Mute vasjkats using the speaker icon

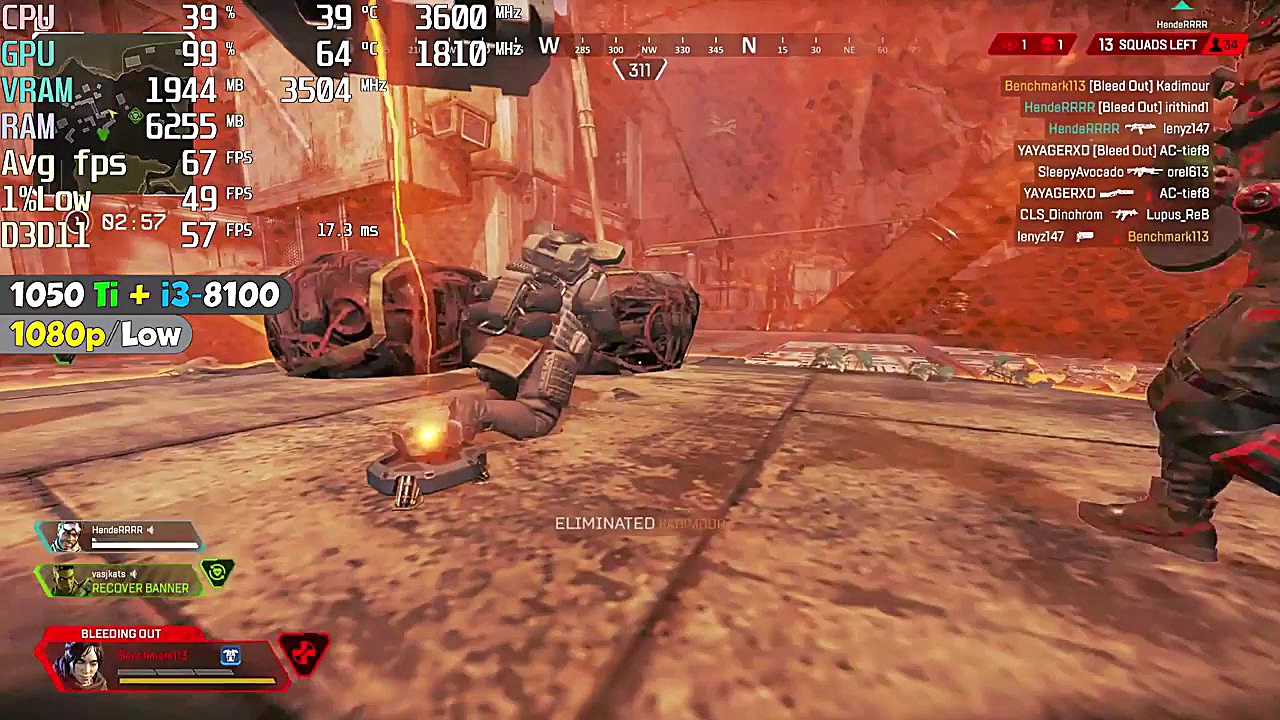[133, 575]
